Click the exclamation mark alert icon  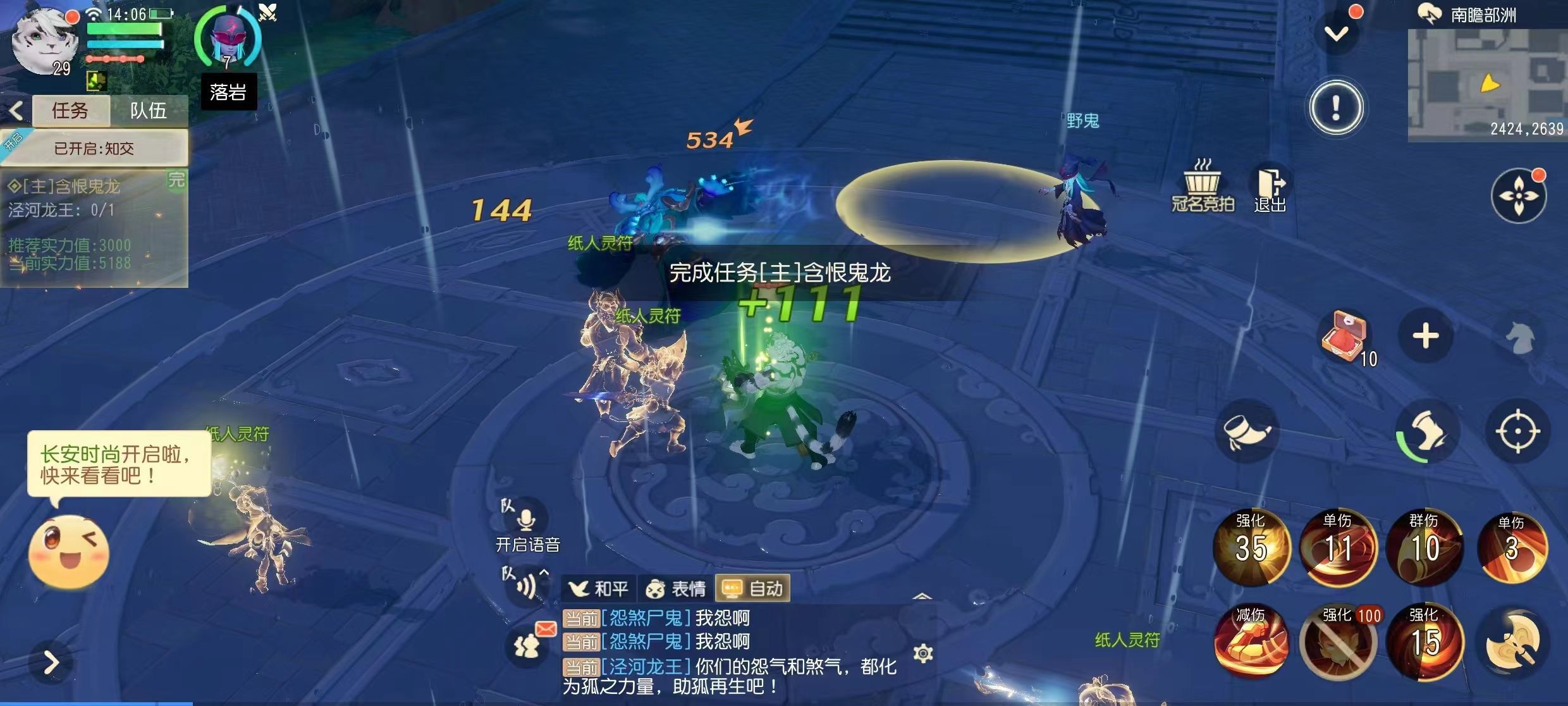pos(1335,108)
